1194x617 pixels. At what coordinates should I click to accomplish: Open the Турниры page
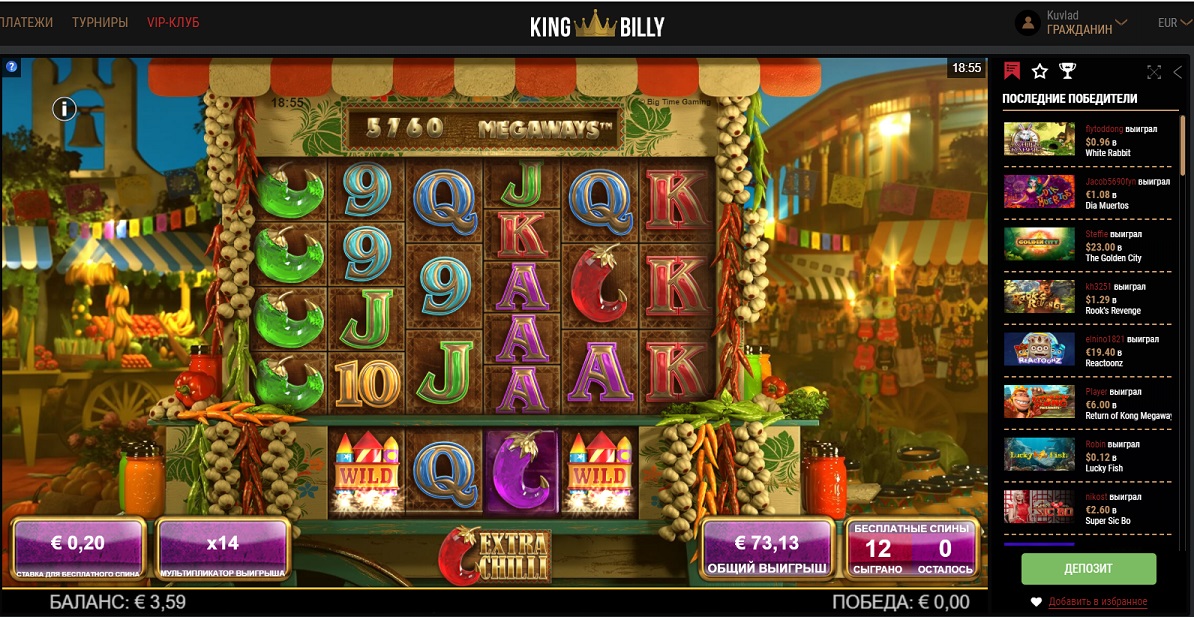click(x=100, y=22)
